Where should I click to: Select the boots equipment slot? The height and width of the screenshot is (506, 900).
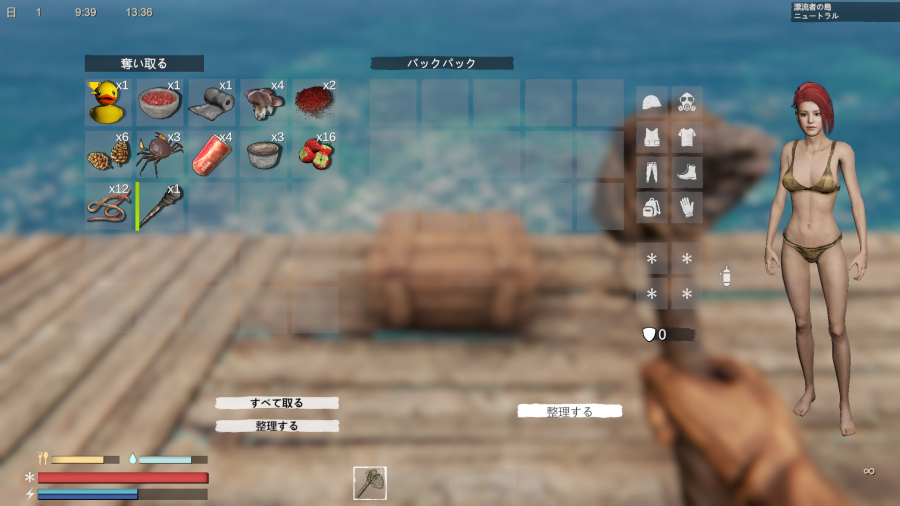click(686, 172)
